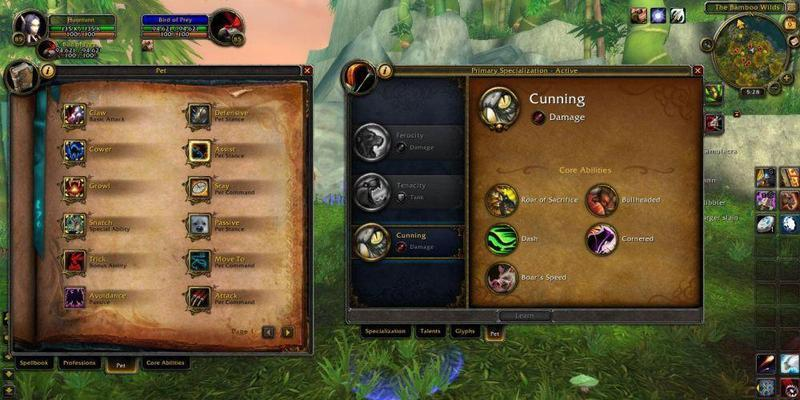Open the Talents tab
This screenshot has width=800, height=400.
click(430, 330)
